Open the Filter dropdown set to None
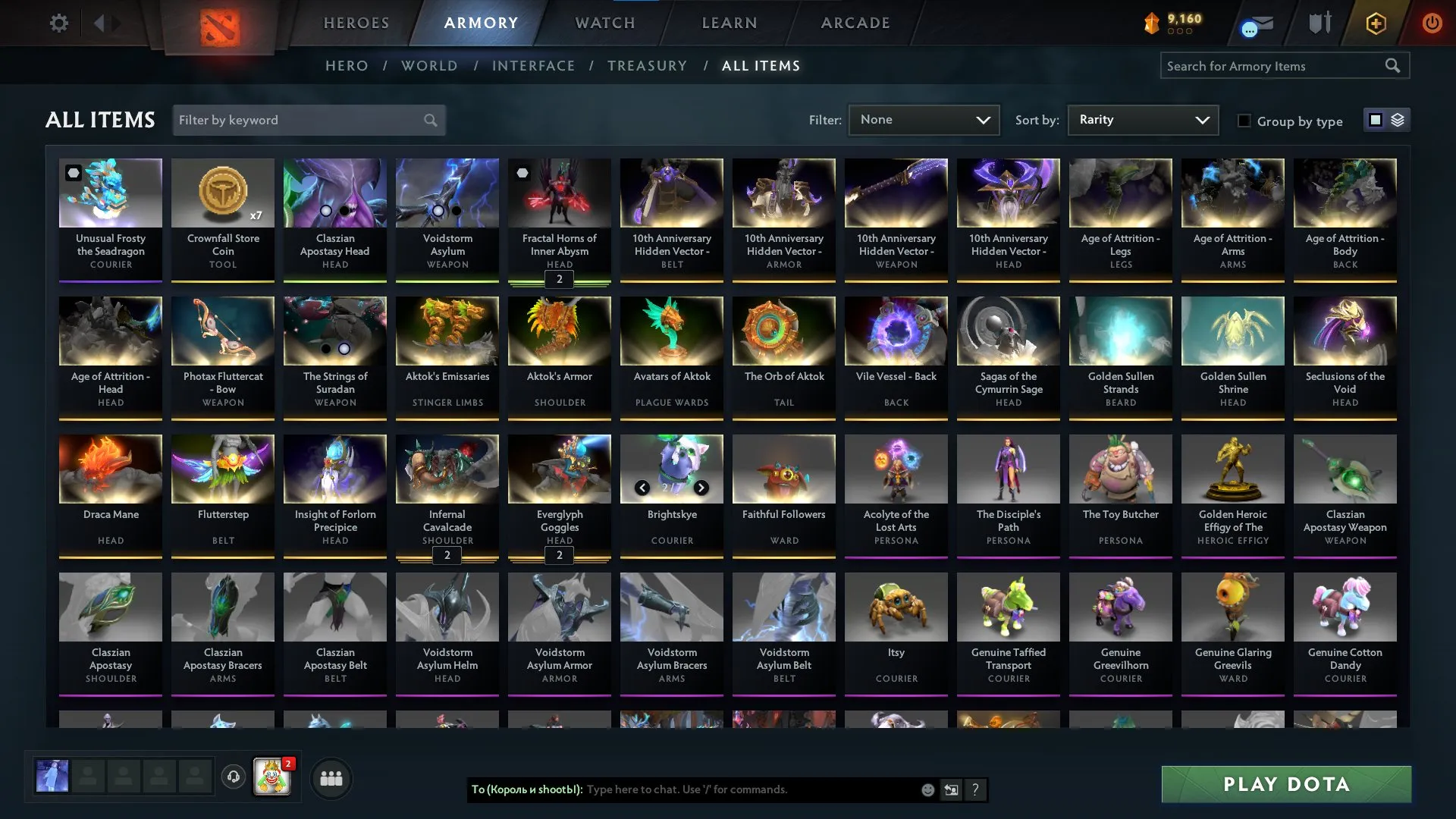Image resolution: width=1456 pixels, height=819 pixels. coord(923,120)
